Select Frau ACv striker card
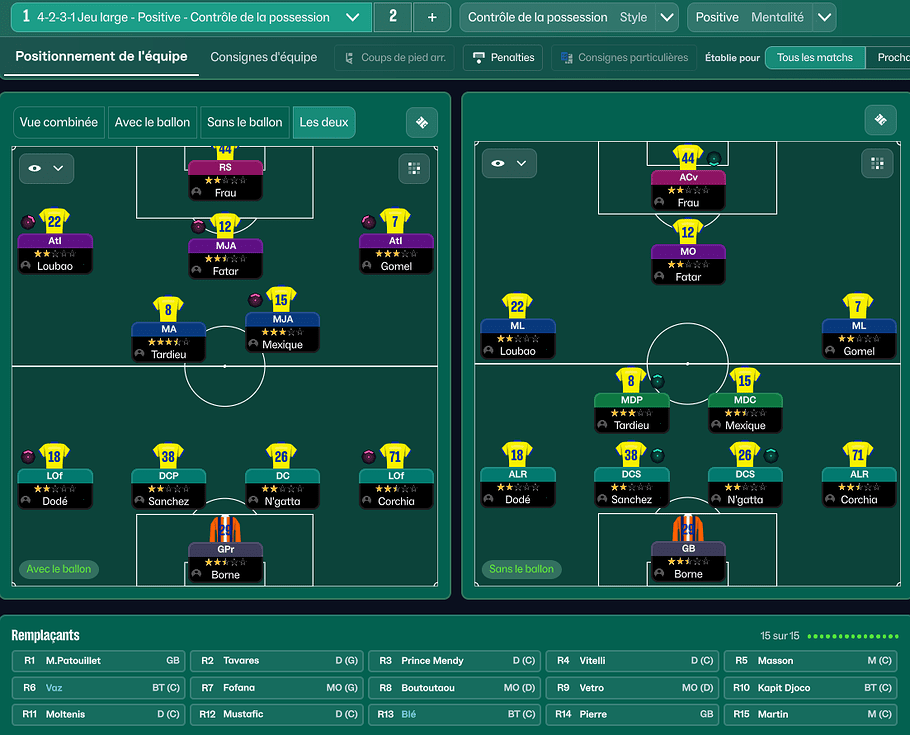 coord(688,188)
